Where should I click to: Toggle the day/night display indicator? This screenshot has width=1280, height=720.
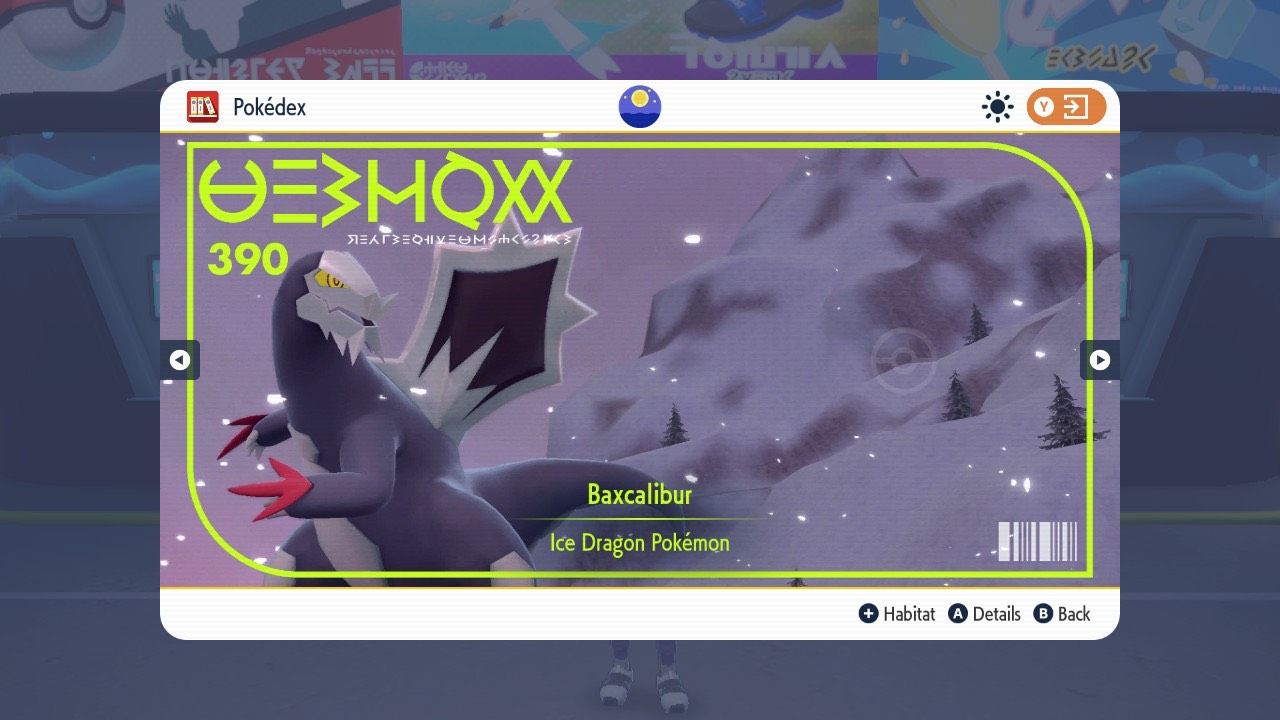(639, 106)
